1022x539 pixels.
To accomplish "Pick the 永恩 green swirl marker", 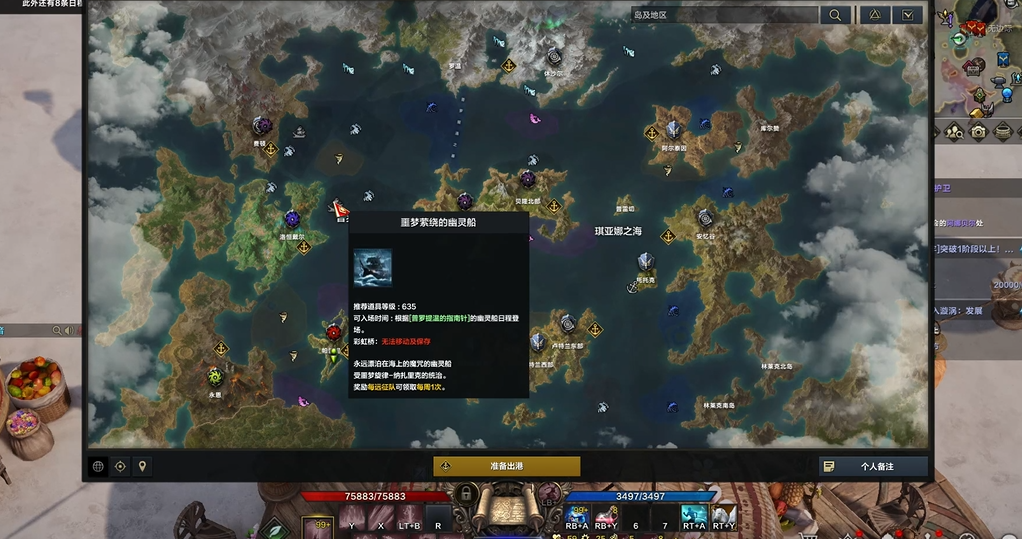I will point(215,376).
